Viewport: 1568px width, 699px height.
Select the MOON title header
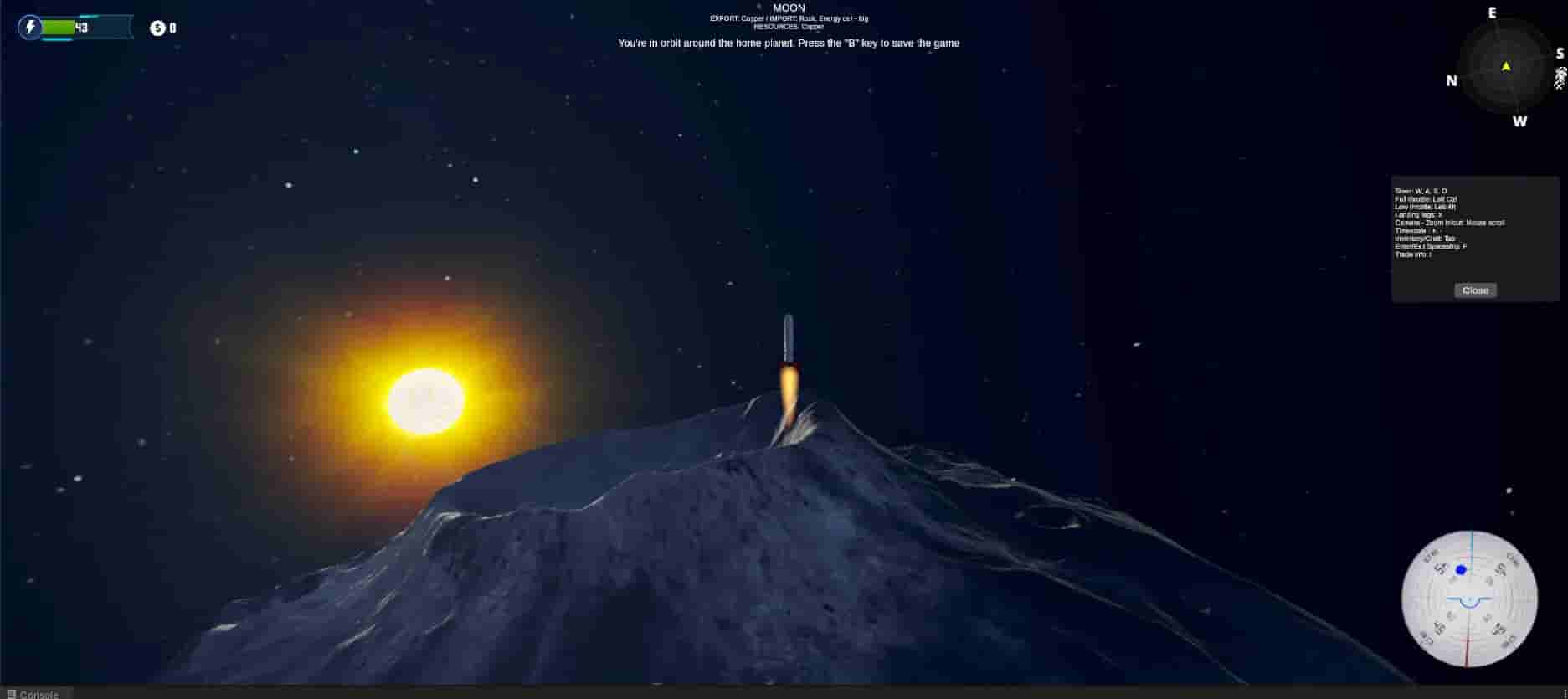pyautogui.click(x=788, y=8)
